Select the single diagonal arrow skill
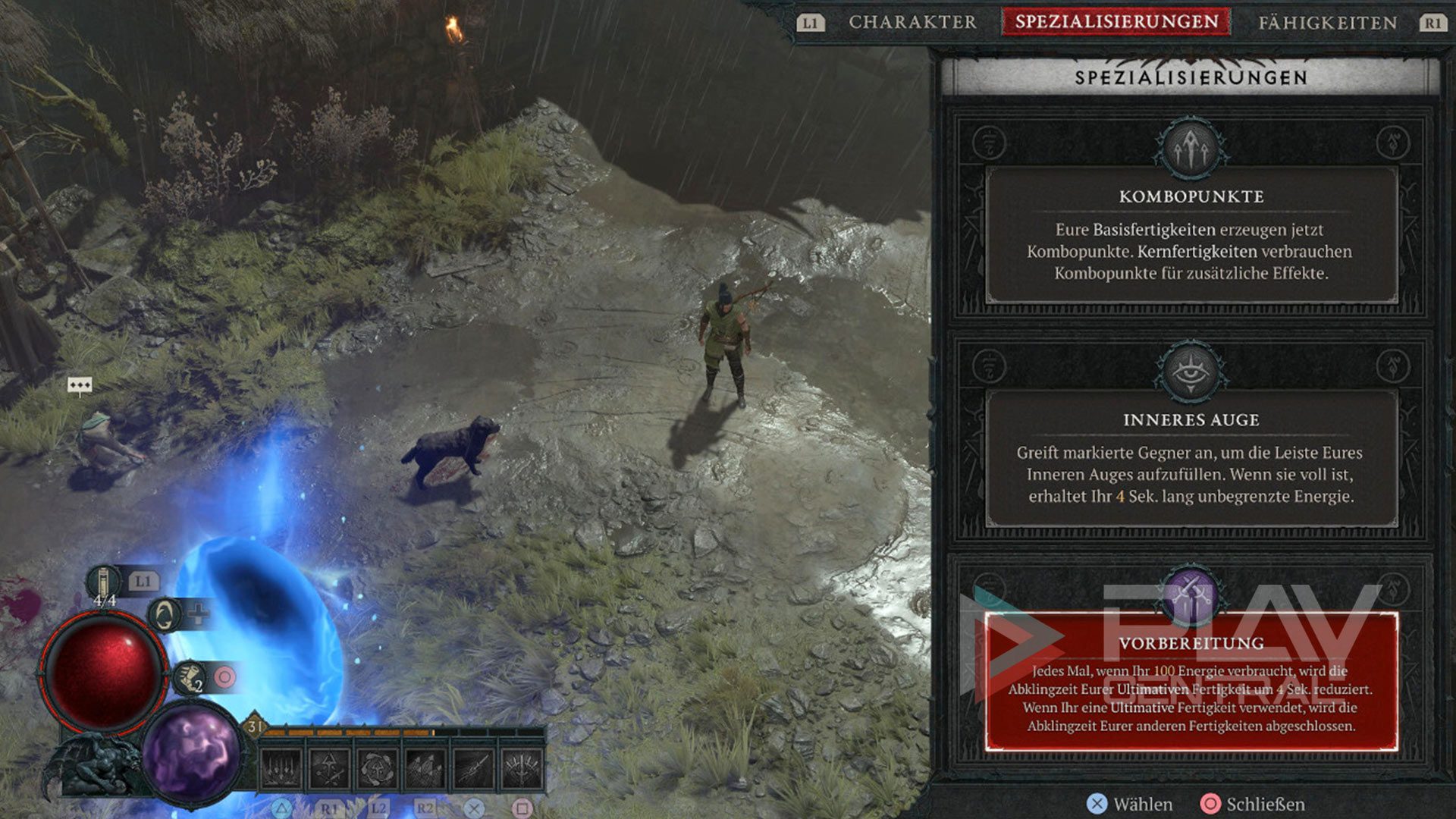 coord(473,768)
